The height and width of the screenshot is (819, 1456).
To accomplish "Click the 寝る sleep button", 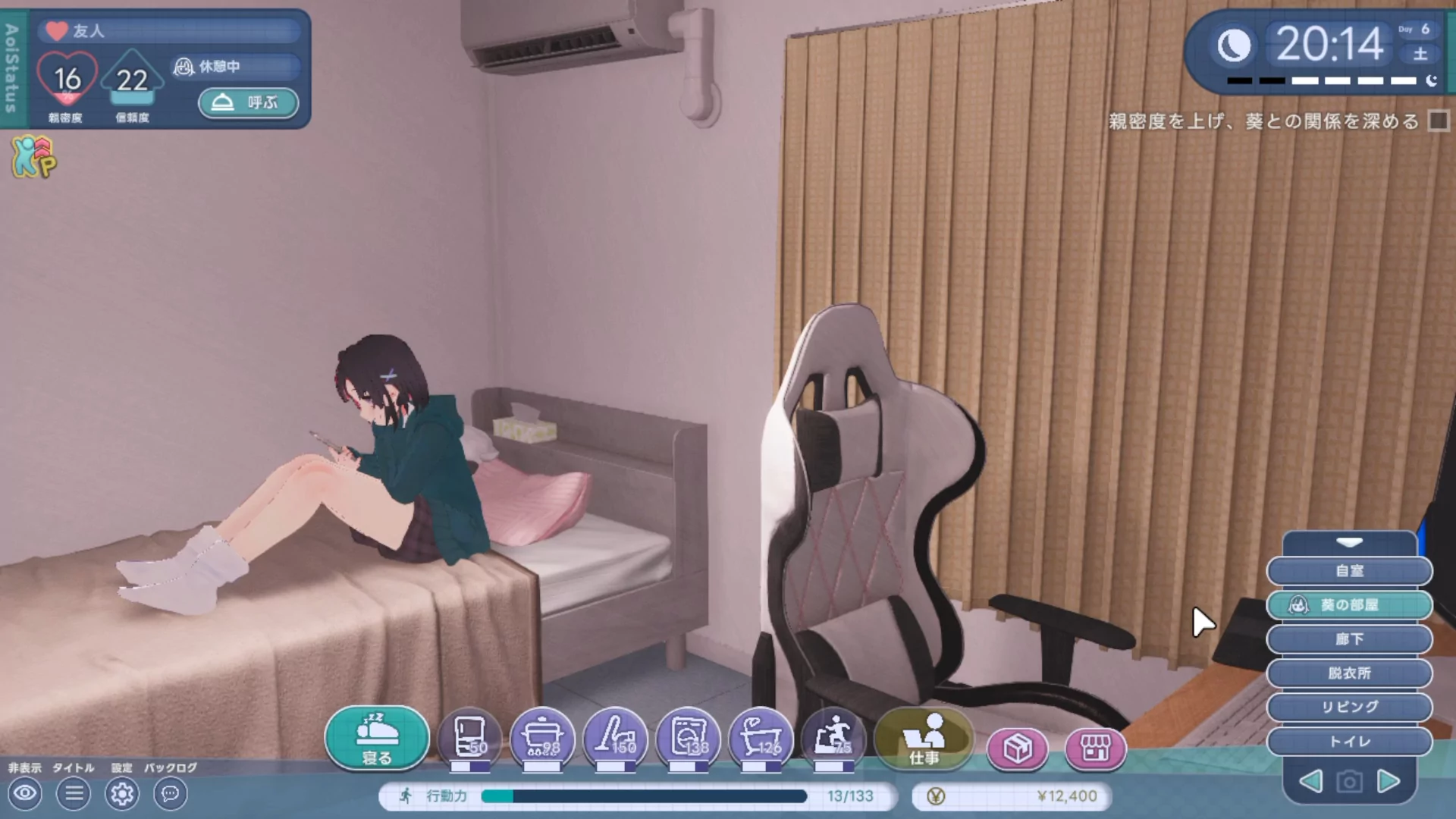I will [377, 738].
